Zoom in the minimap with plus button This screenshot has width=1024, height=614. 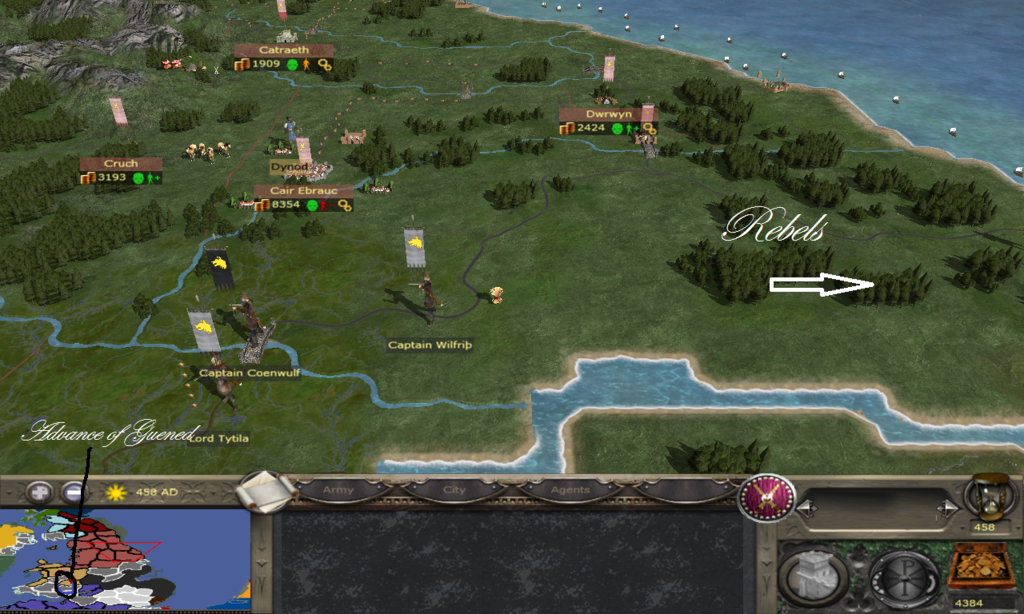(x=40, y=492)
